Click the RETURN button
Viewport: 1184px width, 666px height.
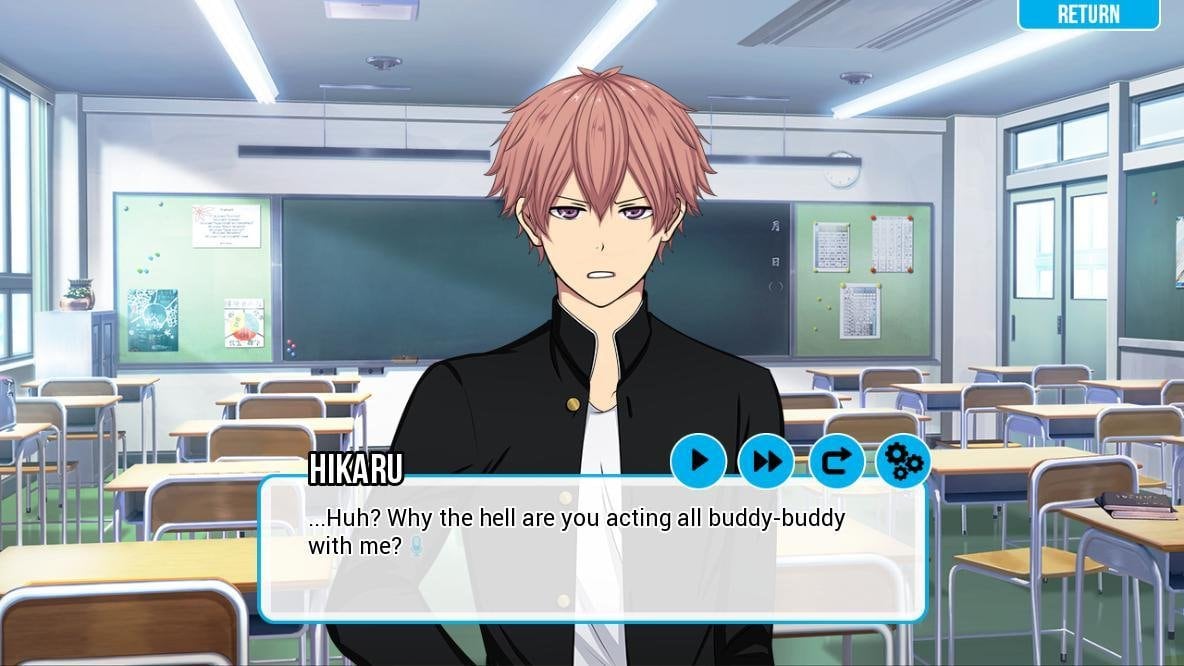[1088, 14]
